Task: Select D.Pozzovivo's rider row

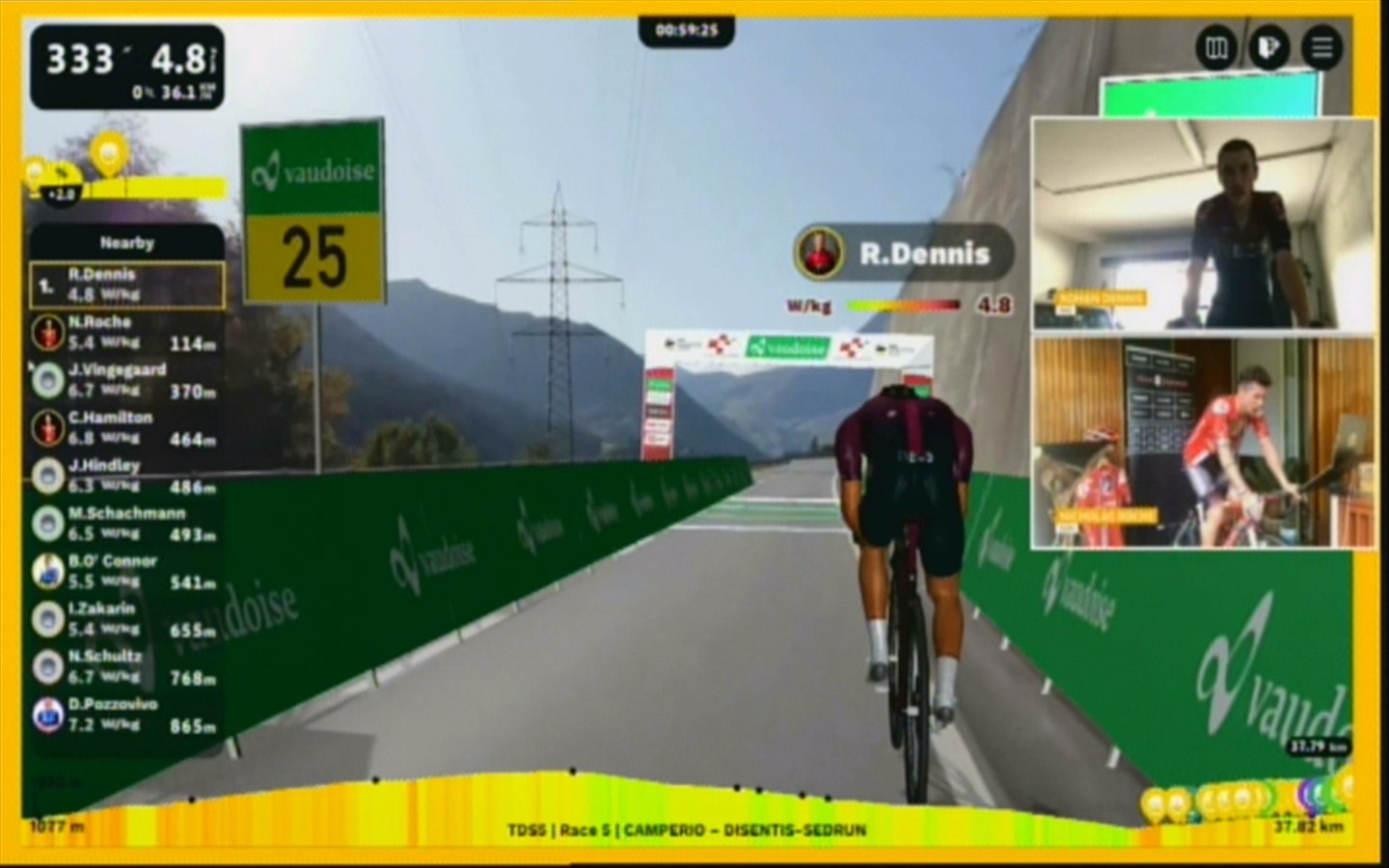Action: pos(127,715)
